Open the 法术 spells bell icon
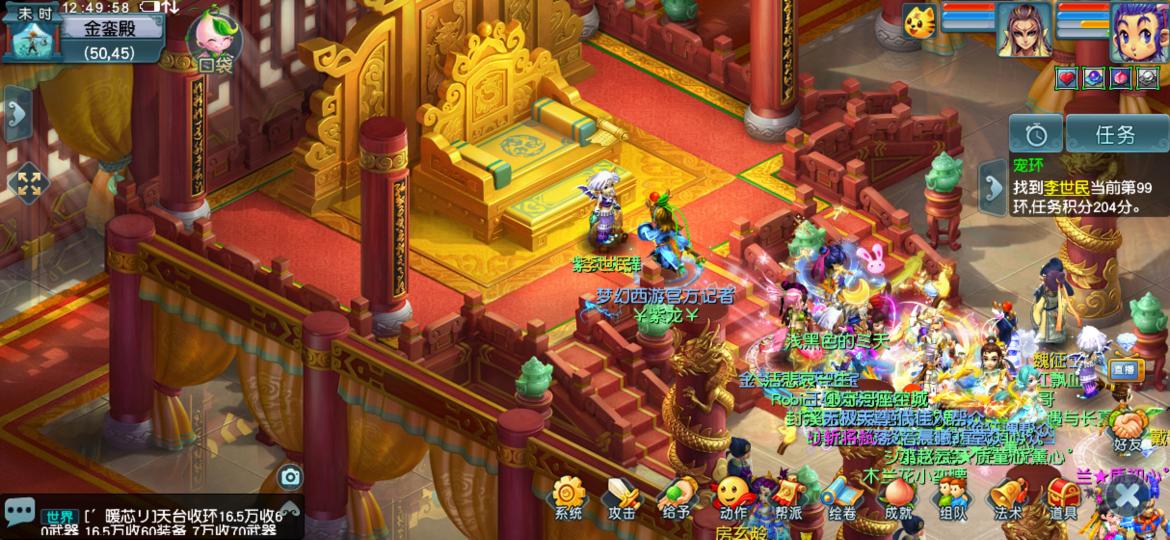This screenshot has width=1170, height=540. tap(1008, 495)
